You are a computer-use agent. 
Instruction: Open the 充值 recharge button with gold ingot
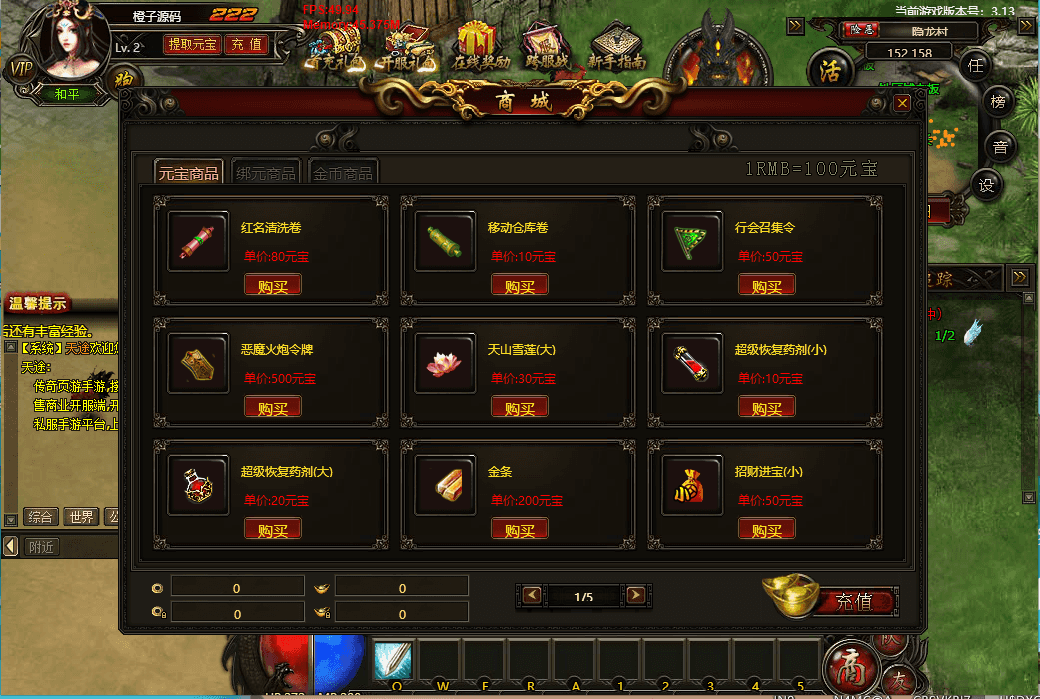tap(852, 601)
